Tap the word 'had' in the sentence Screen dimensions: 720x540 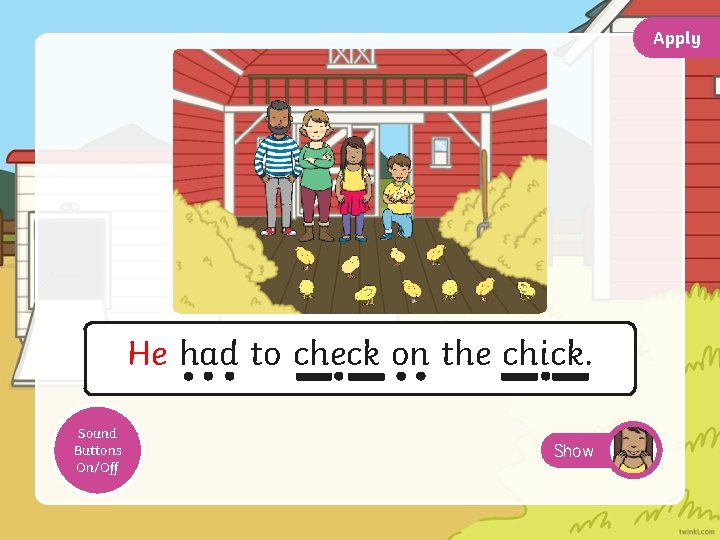point(209,354)
